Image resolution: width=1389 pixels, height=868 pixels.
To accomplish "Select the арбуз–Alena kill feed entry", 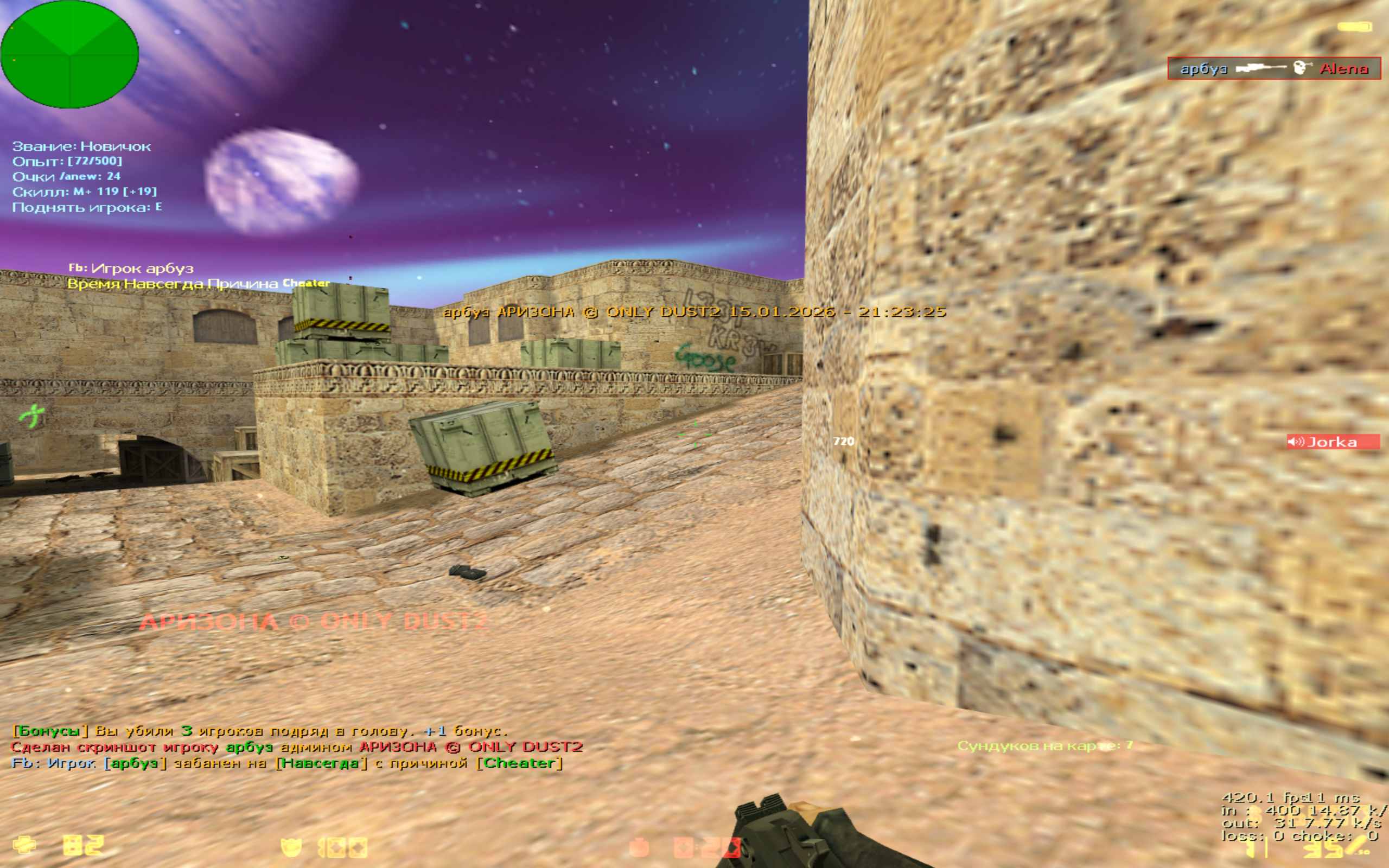I will tap(1273, 68).
